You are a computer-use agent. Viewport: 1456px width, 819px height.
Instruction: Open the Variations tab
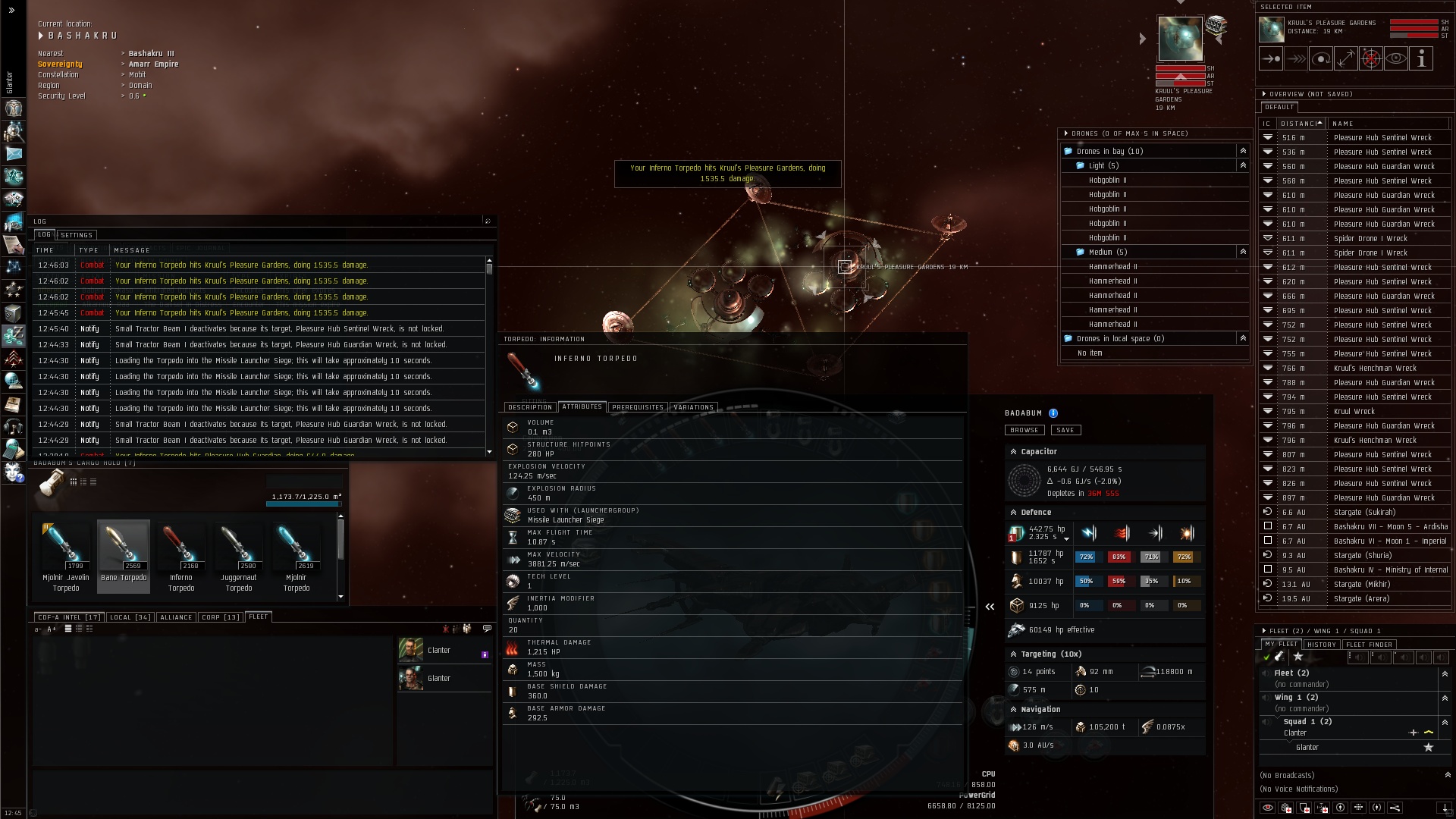[693, 407]
